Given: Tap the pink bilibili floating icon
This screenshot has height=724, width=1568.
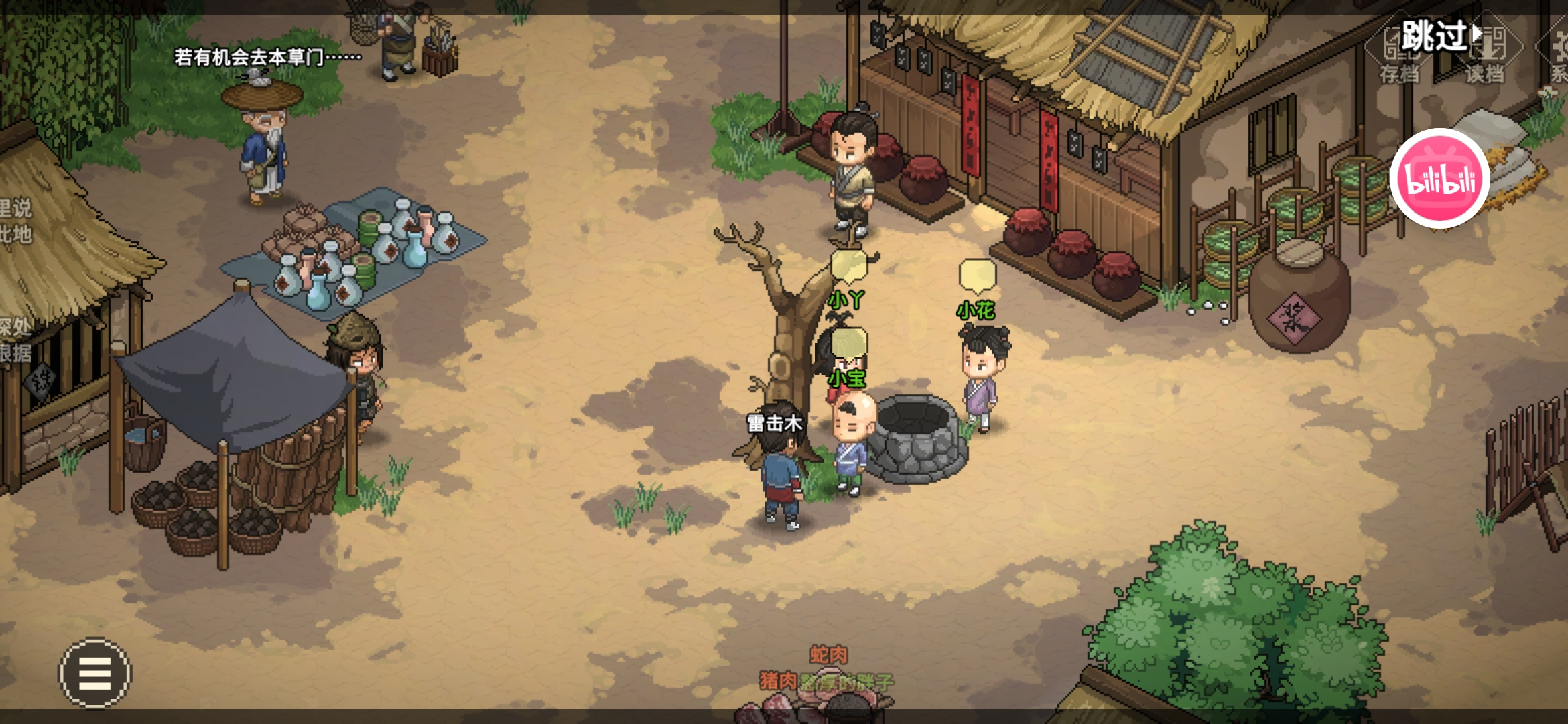Looking at the screenshot, I should click(1439, 179).
